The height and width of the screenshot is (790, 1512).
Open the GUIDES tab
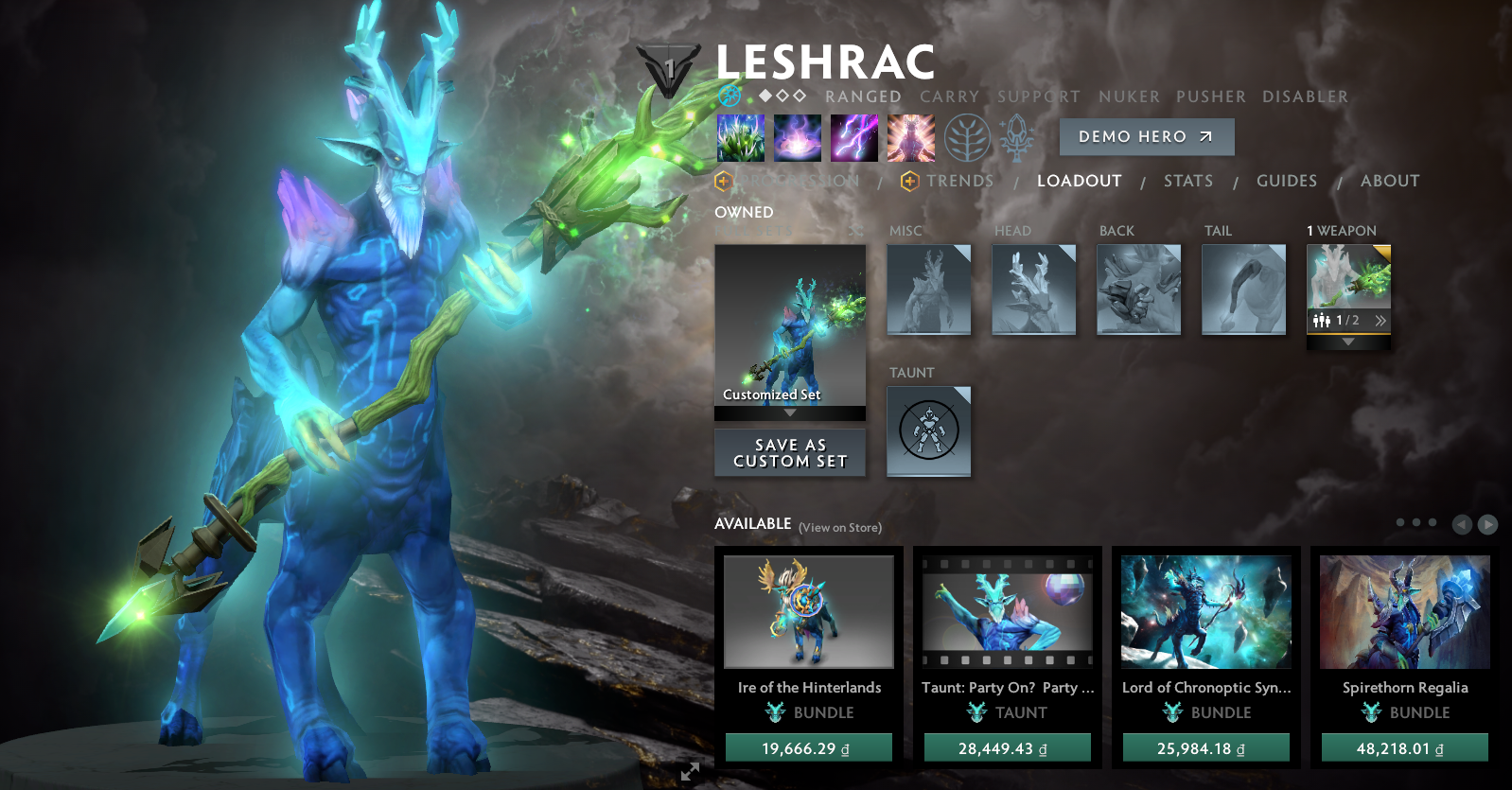click(1287, 181)
